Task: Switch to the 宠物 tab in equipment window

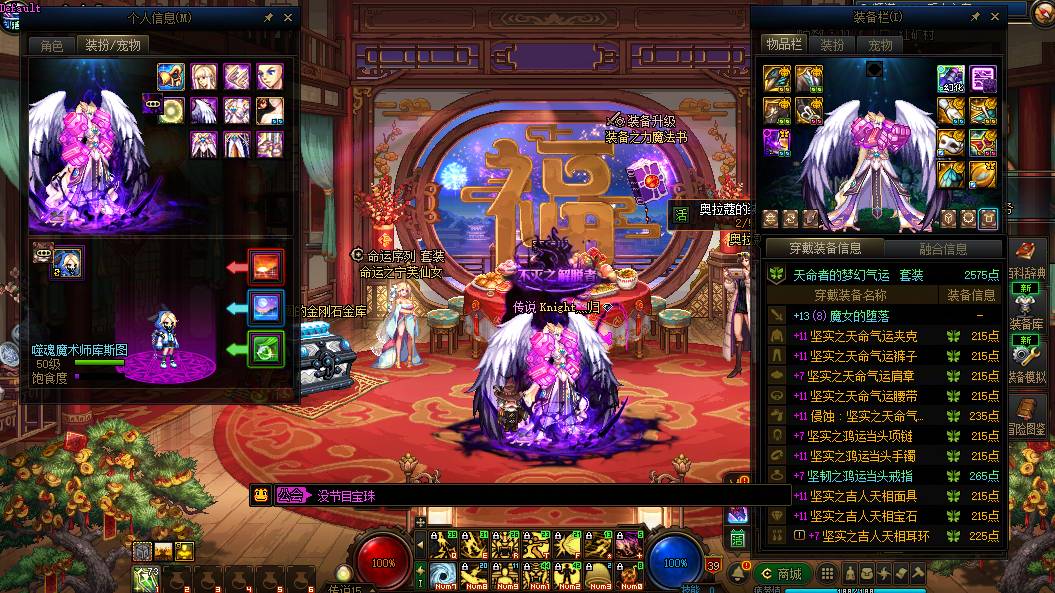Action: 880,45
